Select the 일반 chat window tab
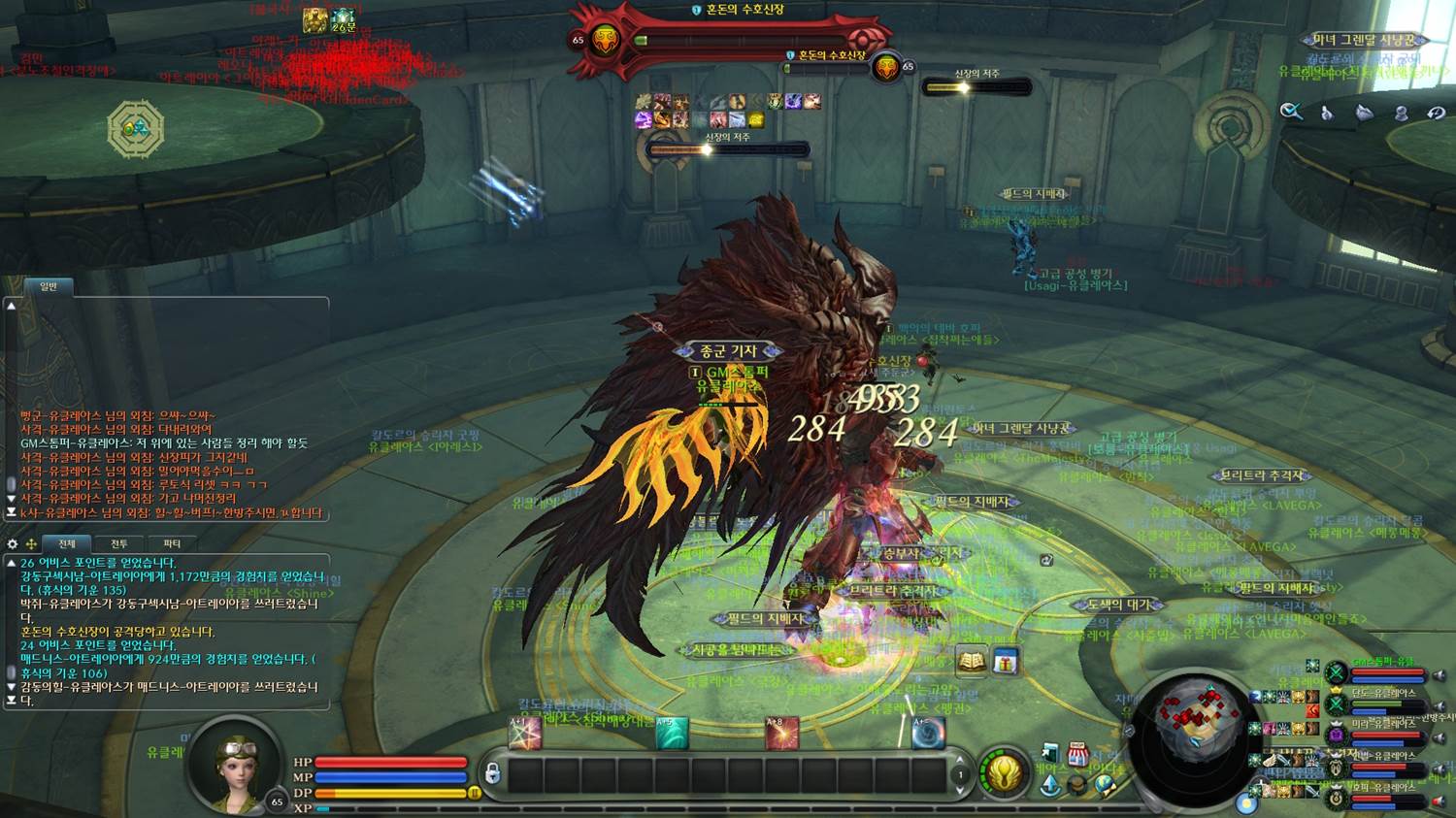 coord(49,286)
